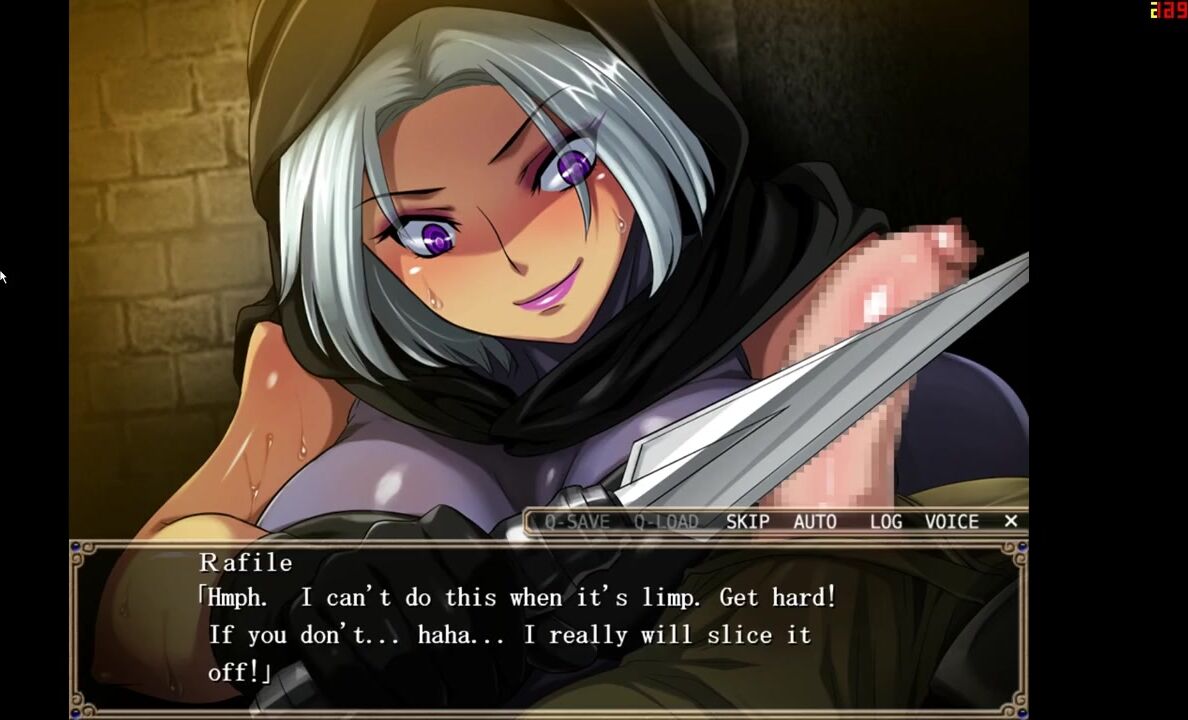This screenshot has height=720, width=1188.
Task: Hide the dialogue box with the X
Action: 1010,521
